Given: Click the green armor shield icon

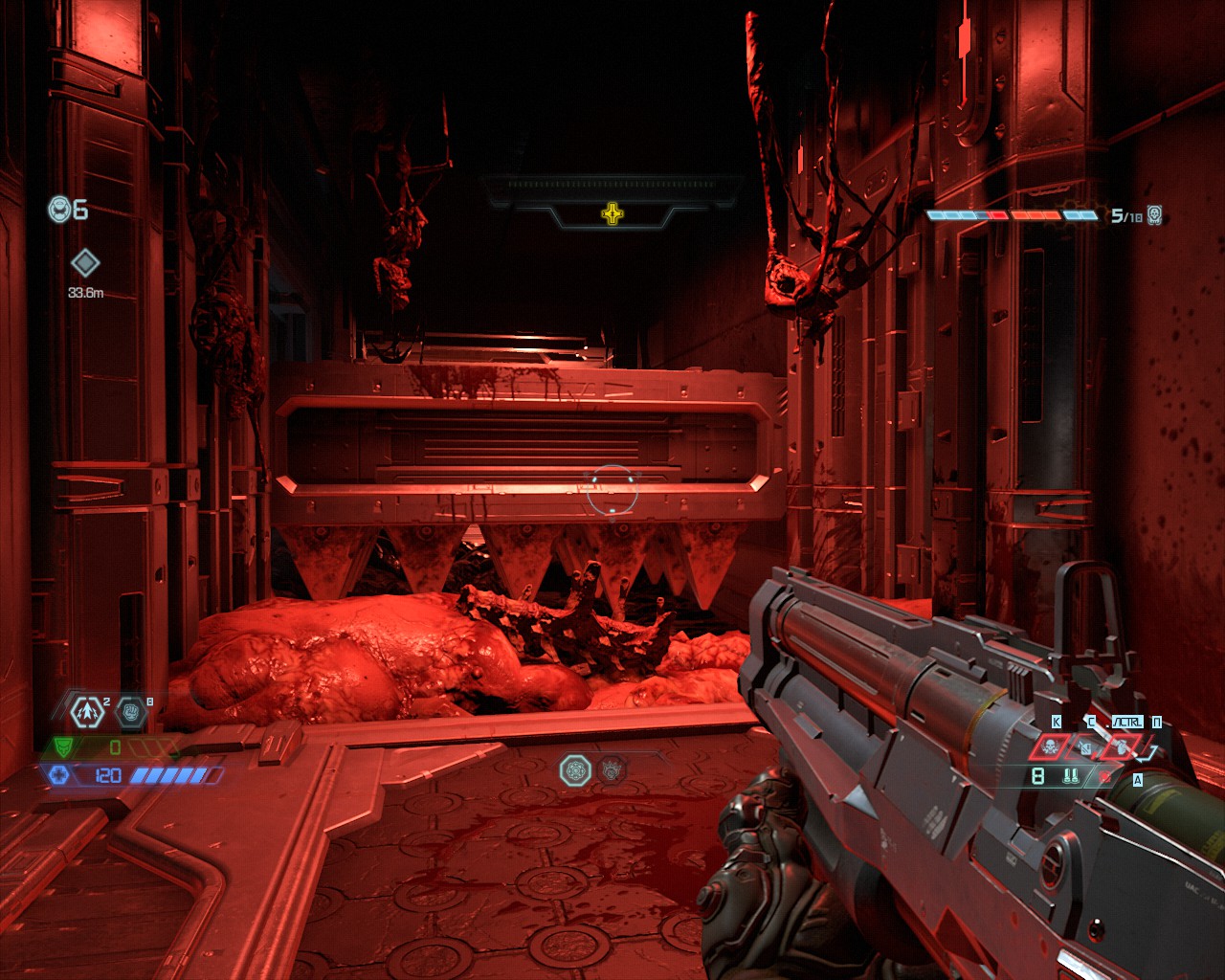Looking at the screenshot, I should (x=63, y=746).
